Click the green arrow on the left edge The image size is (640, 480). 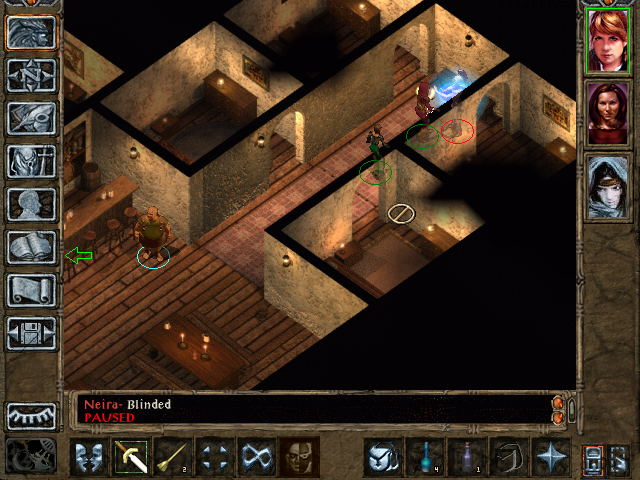pos(78,256)
